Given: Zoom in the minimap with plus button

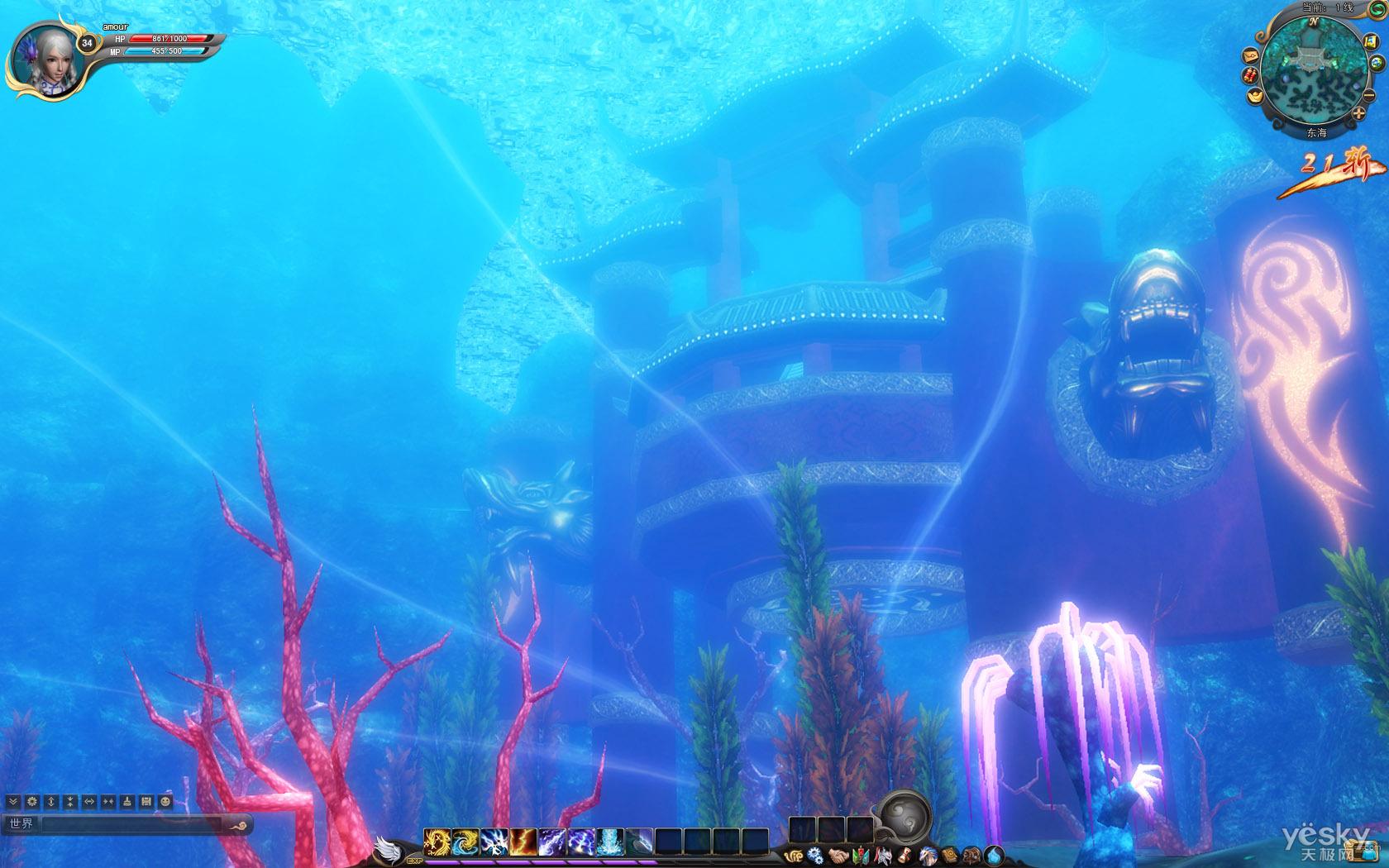Looking at the screenshot, I should (x=1359, y=112).
